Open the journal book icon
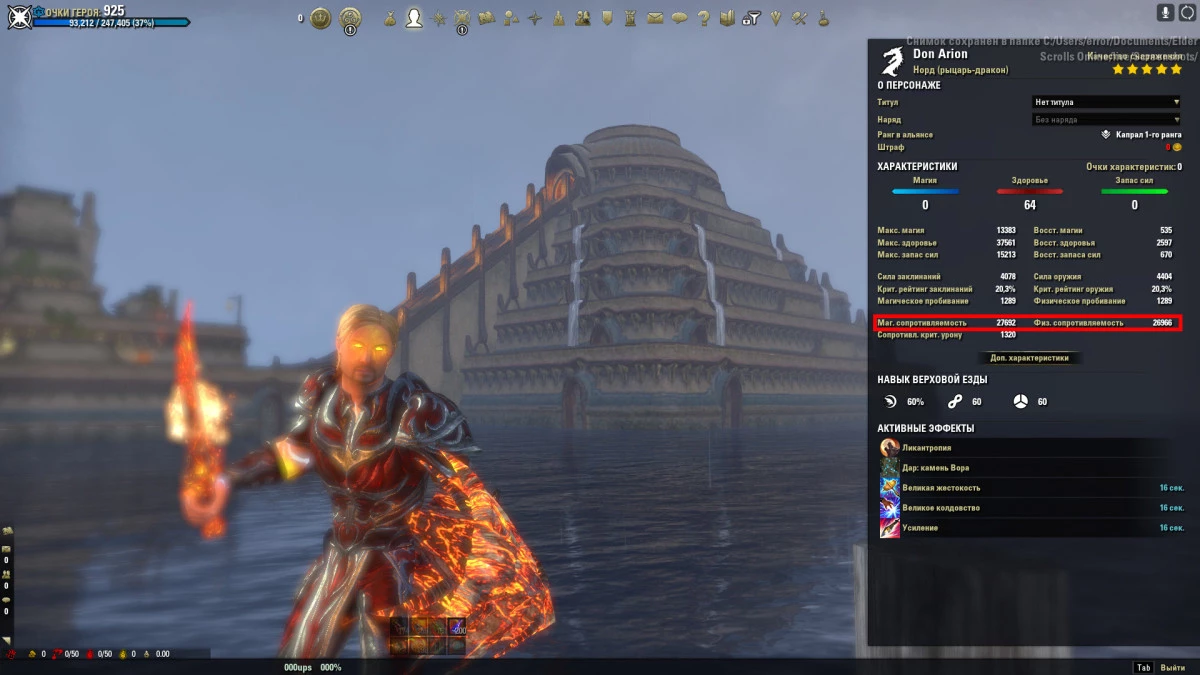 (x=727, y=18)
